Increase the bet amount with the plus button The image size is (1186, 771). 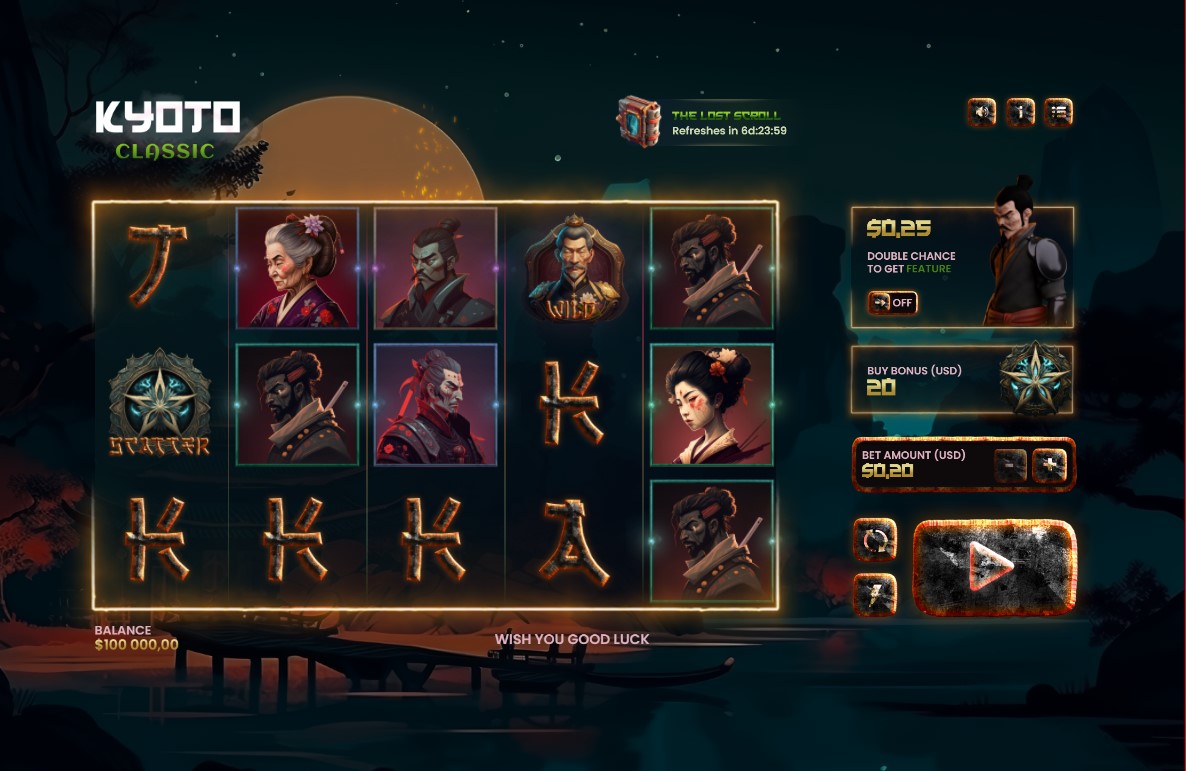tap(1050, 465)
